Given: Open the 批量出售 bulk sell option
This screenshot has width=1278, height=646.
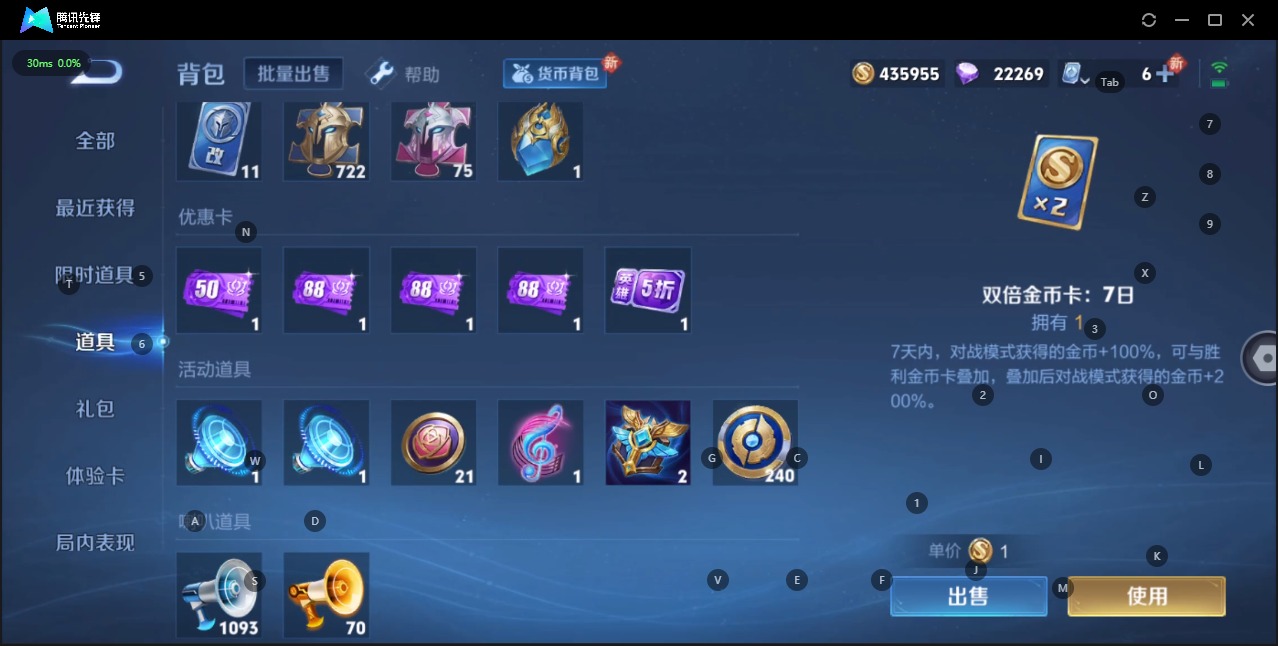Looking at the screenshot, I should click(293, 73).
